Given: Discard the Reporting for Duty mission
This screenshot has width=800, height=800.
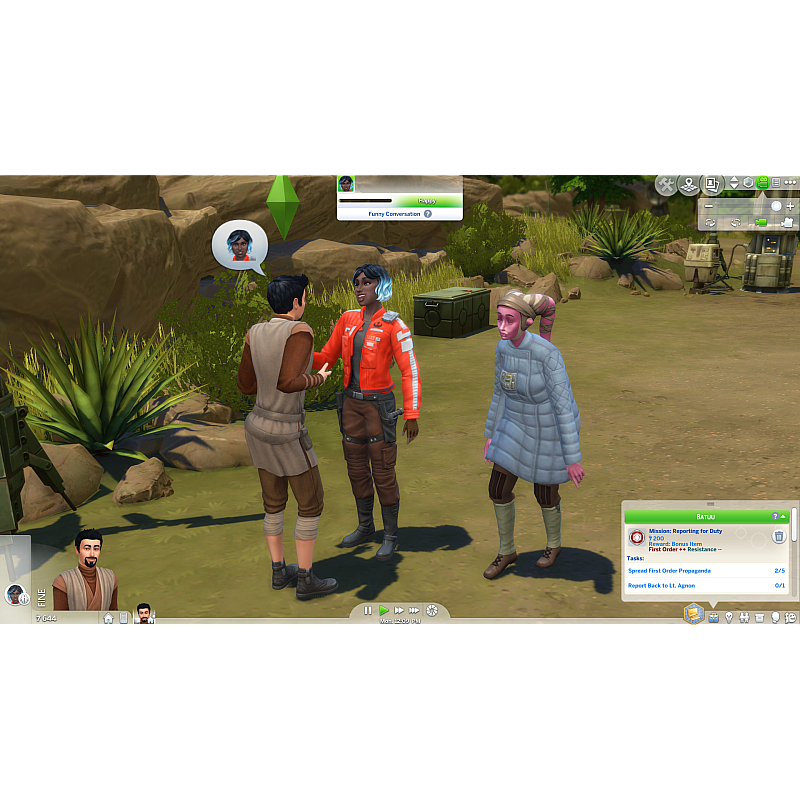Looking at the screenshot, I should point(779,537).
